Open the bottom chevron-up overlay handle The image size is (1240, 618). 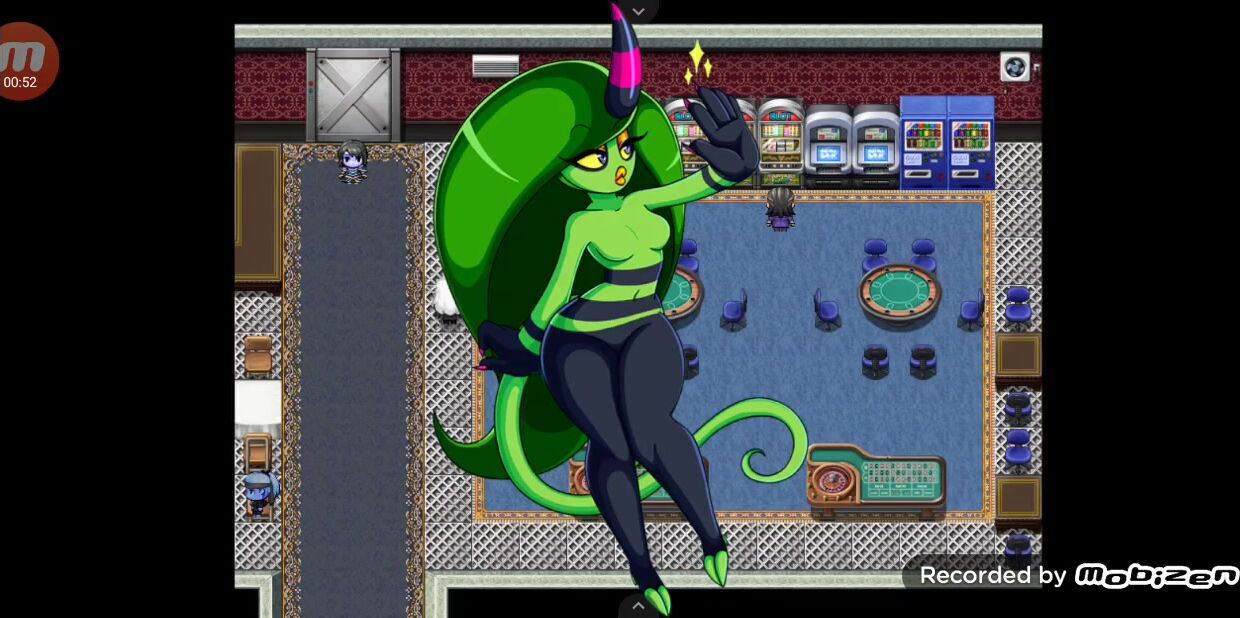pos(638,605)
